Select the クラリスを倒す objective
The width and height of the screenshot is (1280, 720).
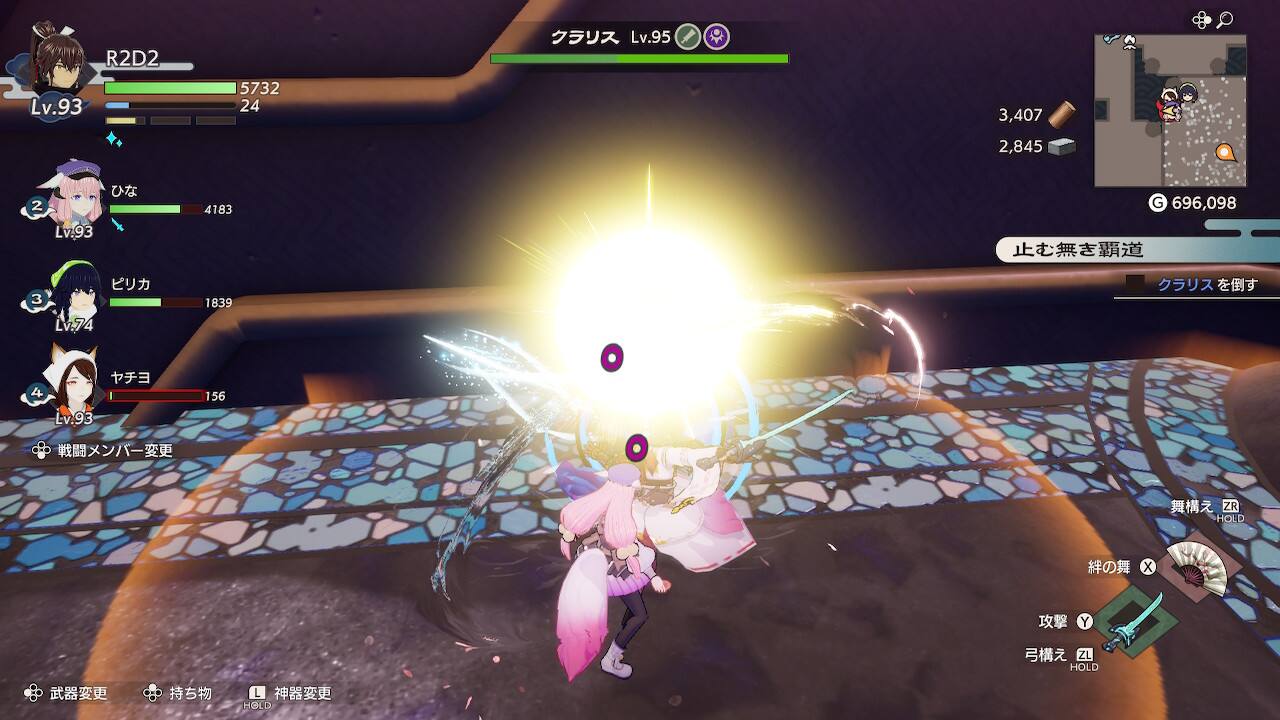coord(1206,285)
